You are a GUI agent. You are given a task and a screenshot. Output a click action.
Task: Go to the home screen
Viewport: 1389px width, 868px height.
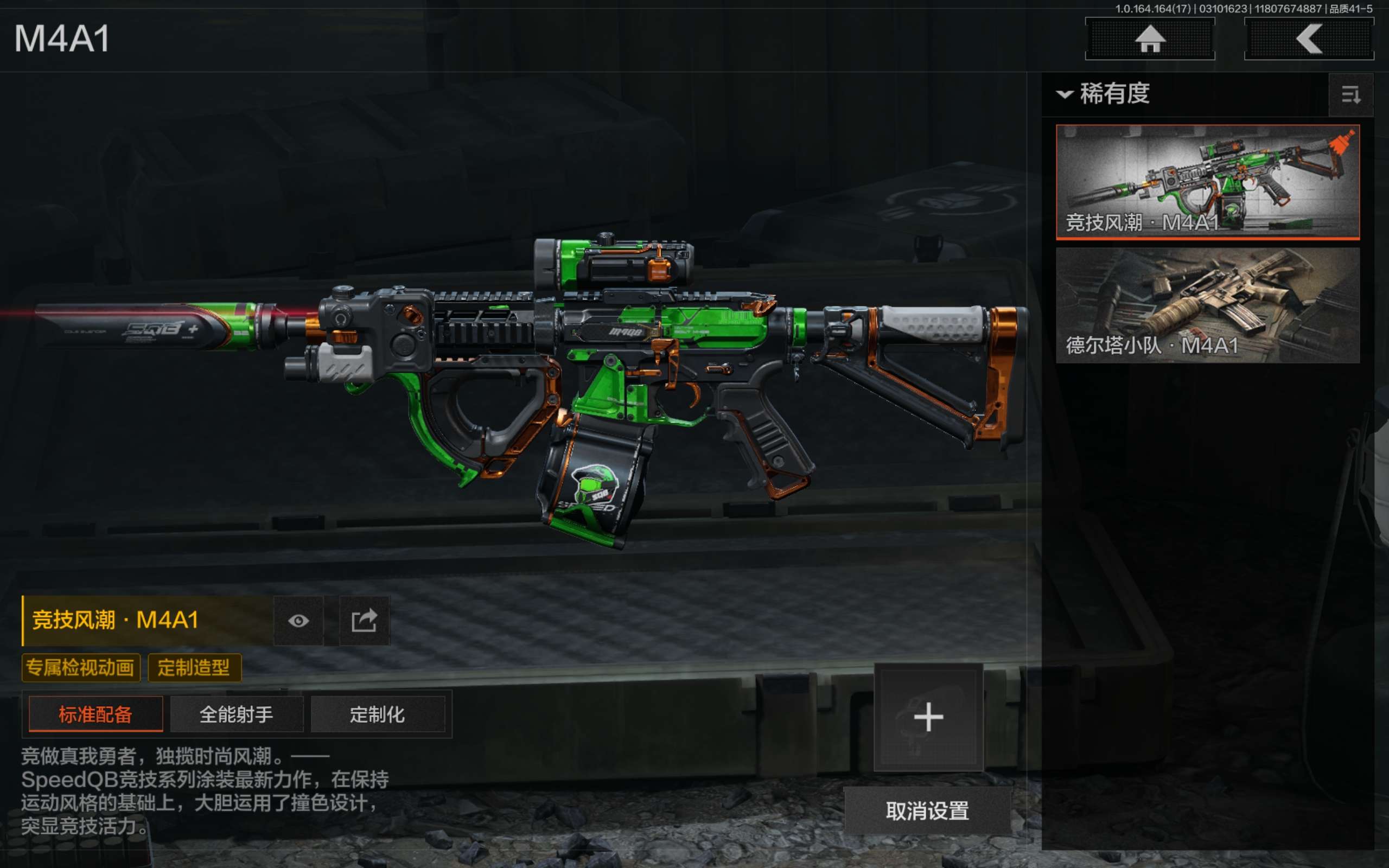(1149, 39)
